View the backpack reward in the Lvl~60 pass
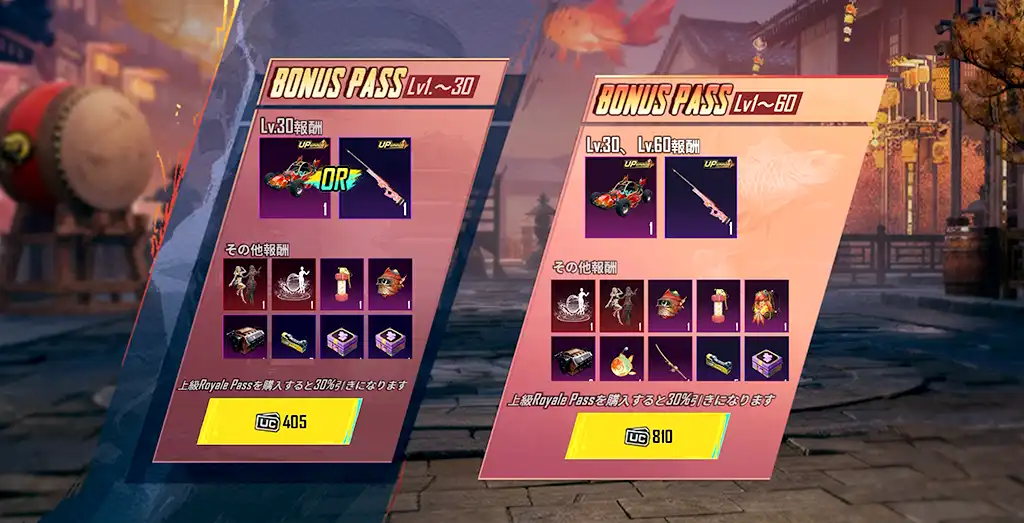The height and width of the screenshot is (523, 1024). point(767,304)
